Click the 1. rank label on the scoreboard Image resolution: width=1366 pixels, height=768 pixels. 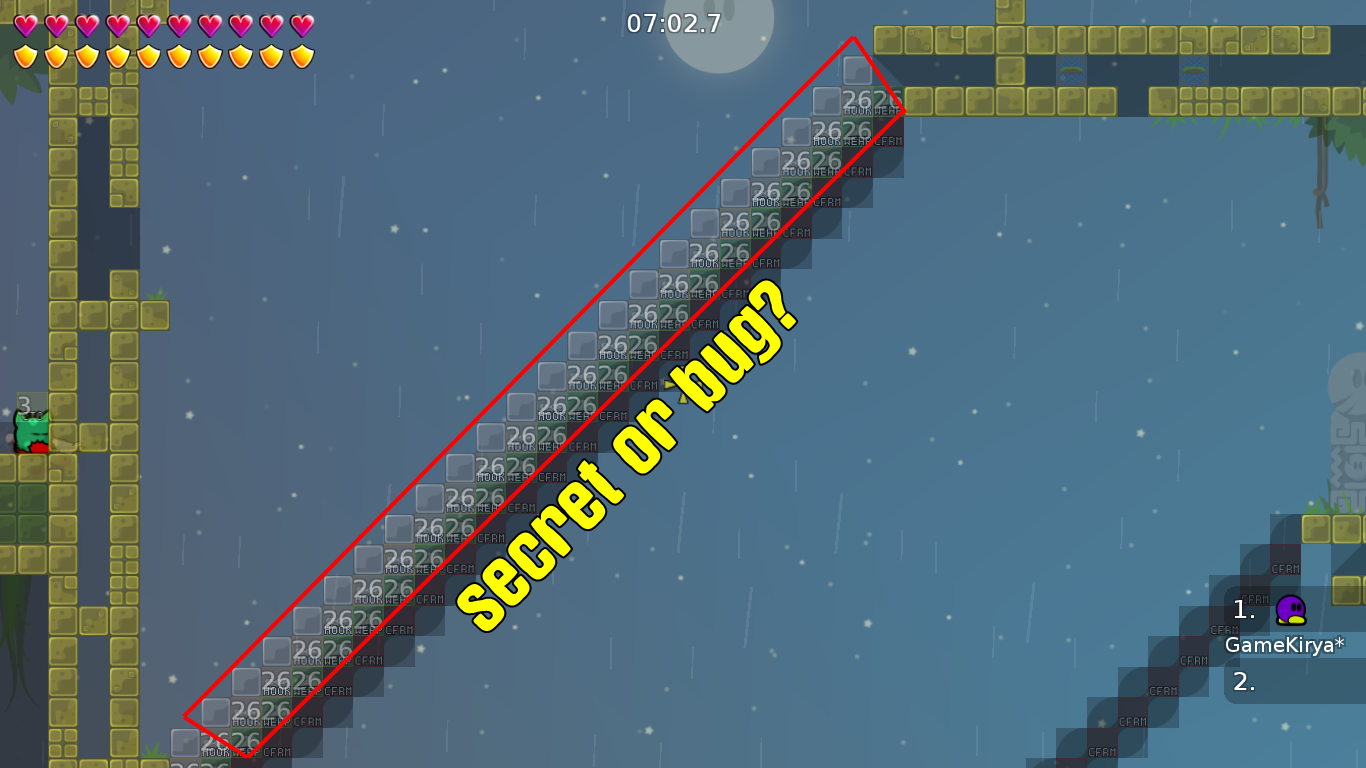(x=1244, y=608)
